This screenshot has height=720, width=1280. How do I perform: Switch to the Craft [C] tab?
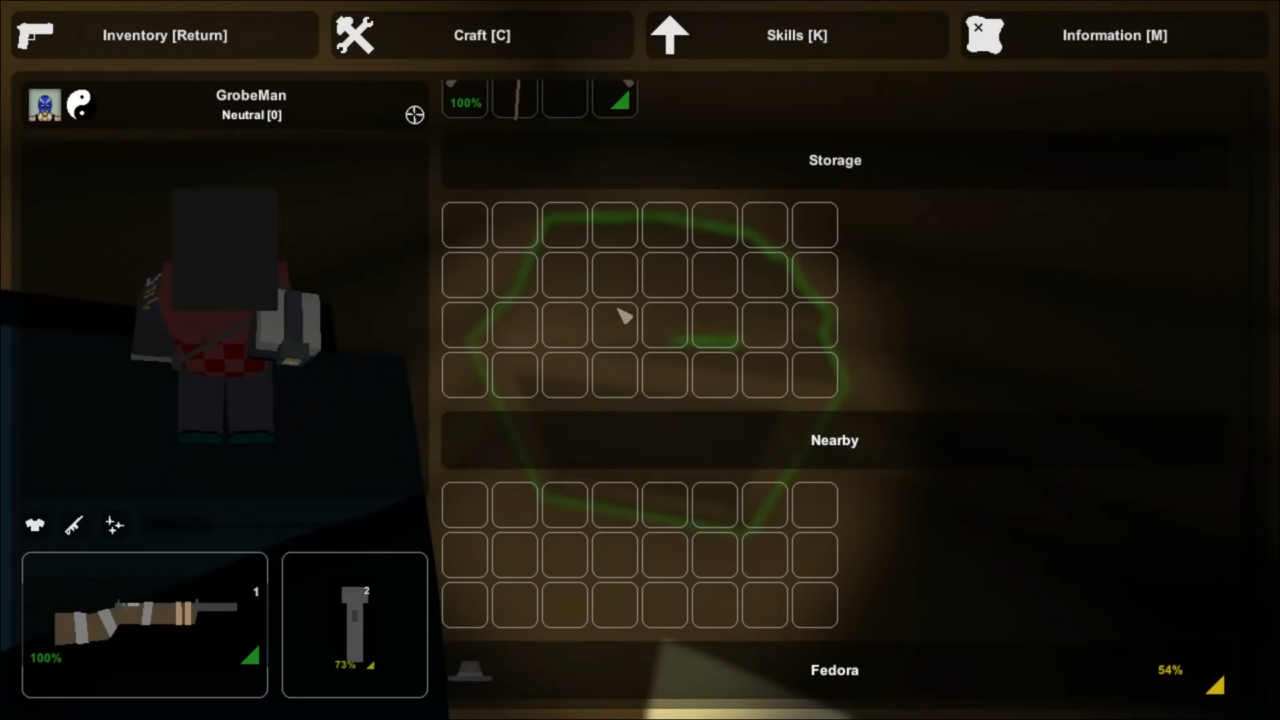482,35
